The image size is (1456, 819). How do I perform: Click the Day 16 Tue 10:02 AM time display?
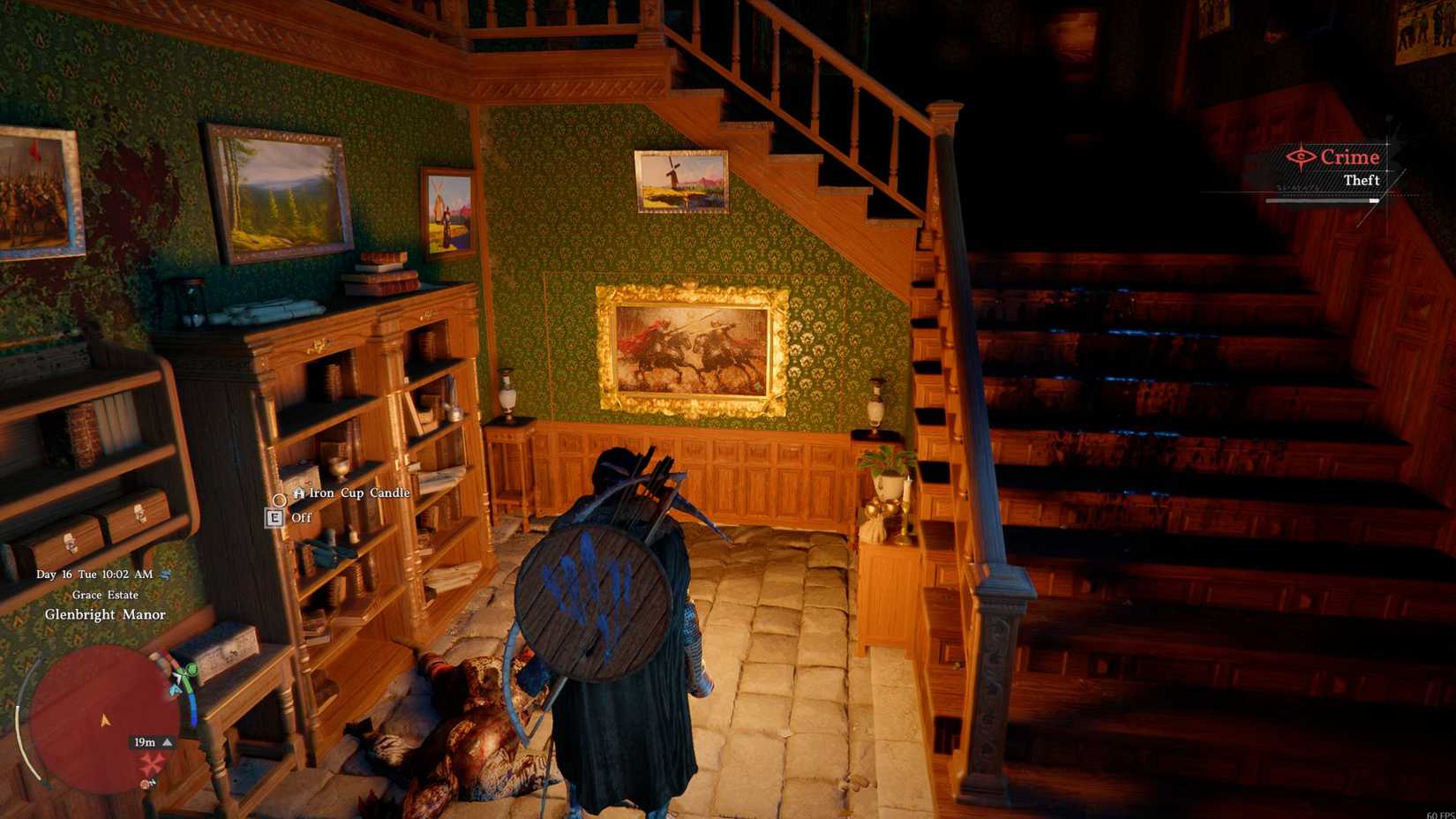click(x=95, y=575)
